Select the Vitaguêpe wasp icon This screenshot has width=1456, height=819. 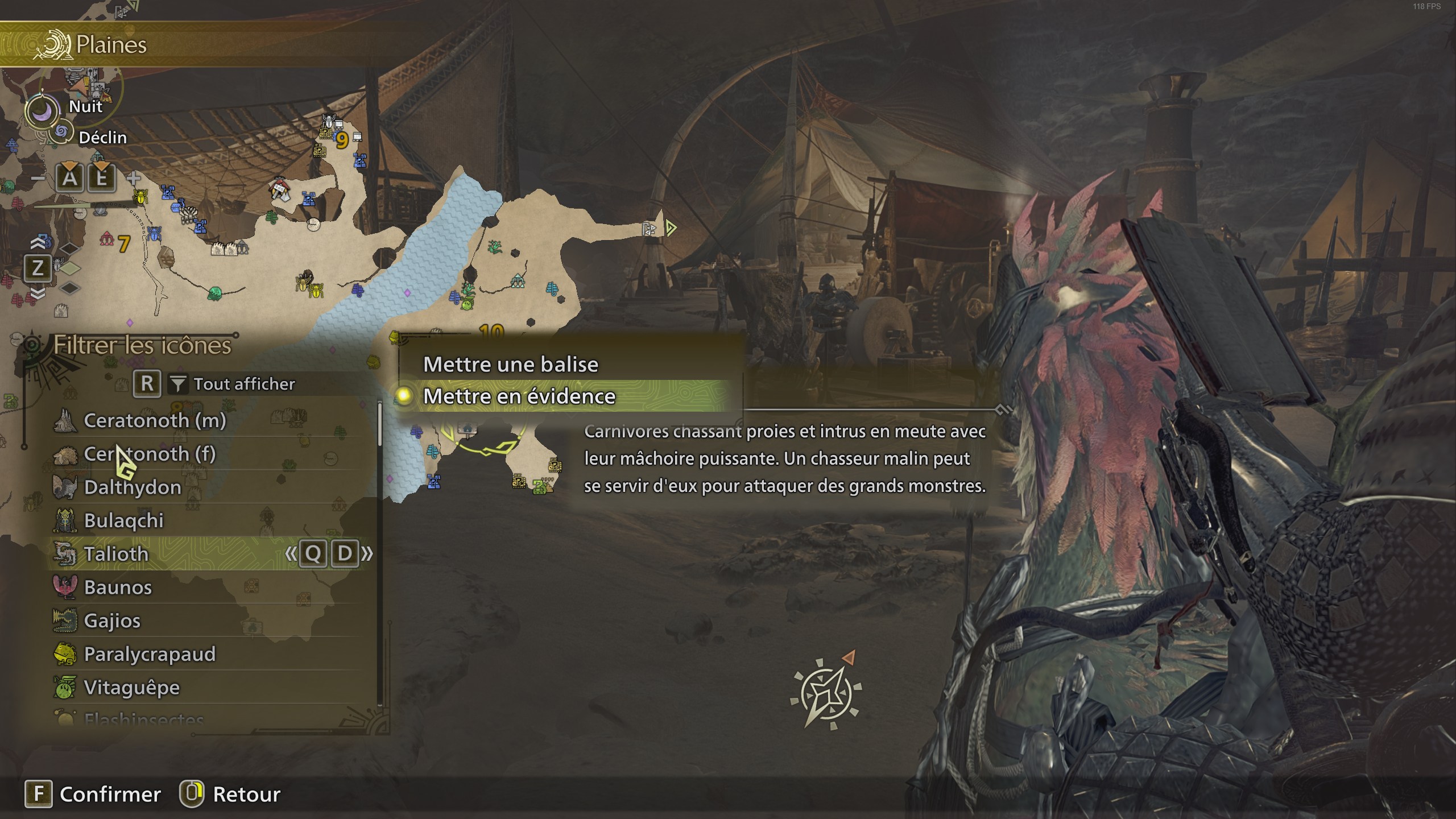67,686
